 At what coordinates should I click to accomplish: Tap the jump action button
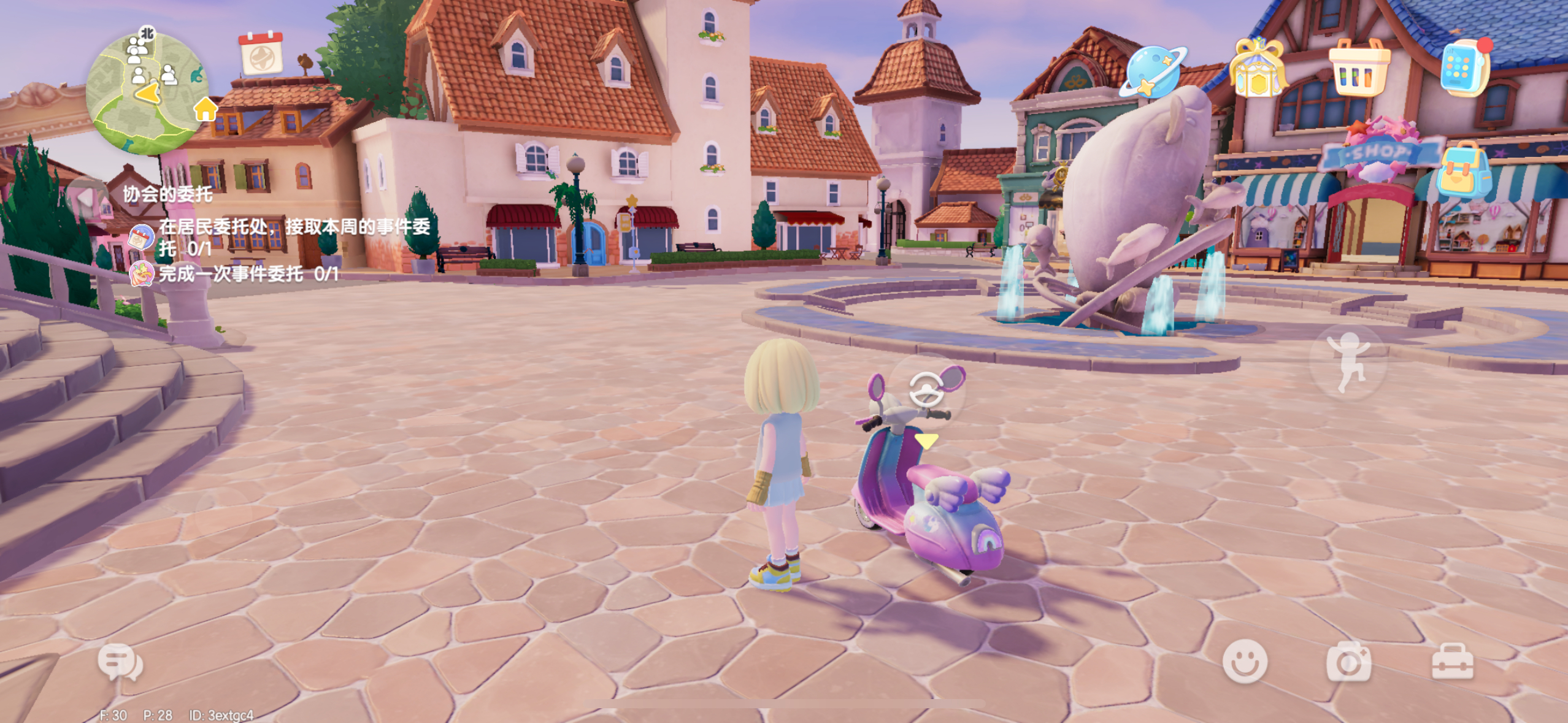click(x=1348, y=362)
